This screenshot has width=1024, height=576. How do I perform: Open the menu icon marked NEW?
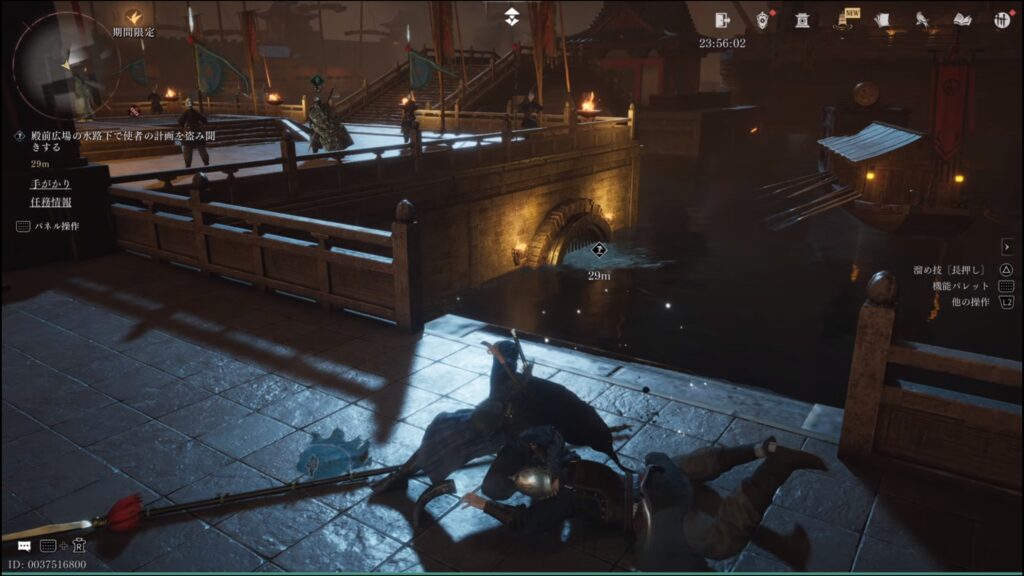[x=844, y=20]
